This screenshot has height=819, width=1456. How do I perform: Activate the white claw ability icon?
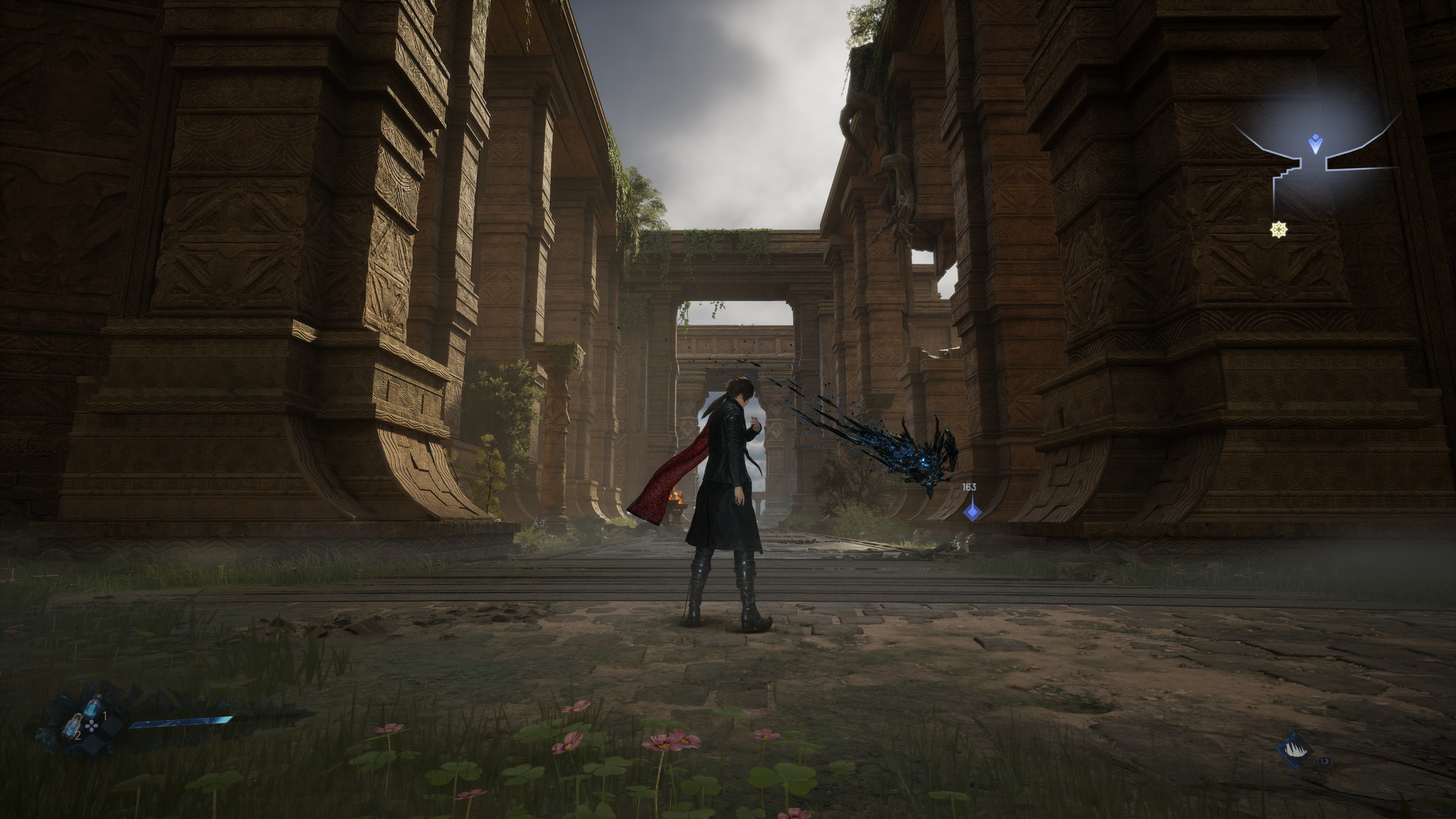[x=1295, y=750]
